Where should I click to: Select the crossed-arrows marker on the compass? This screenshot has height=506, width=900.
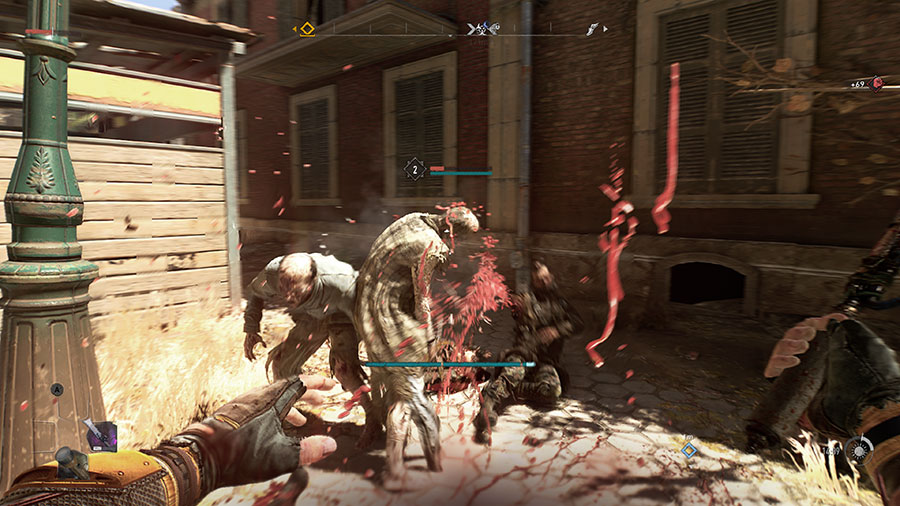[x=477, y=30]
